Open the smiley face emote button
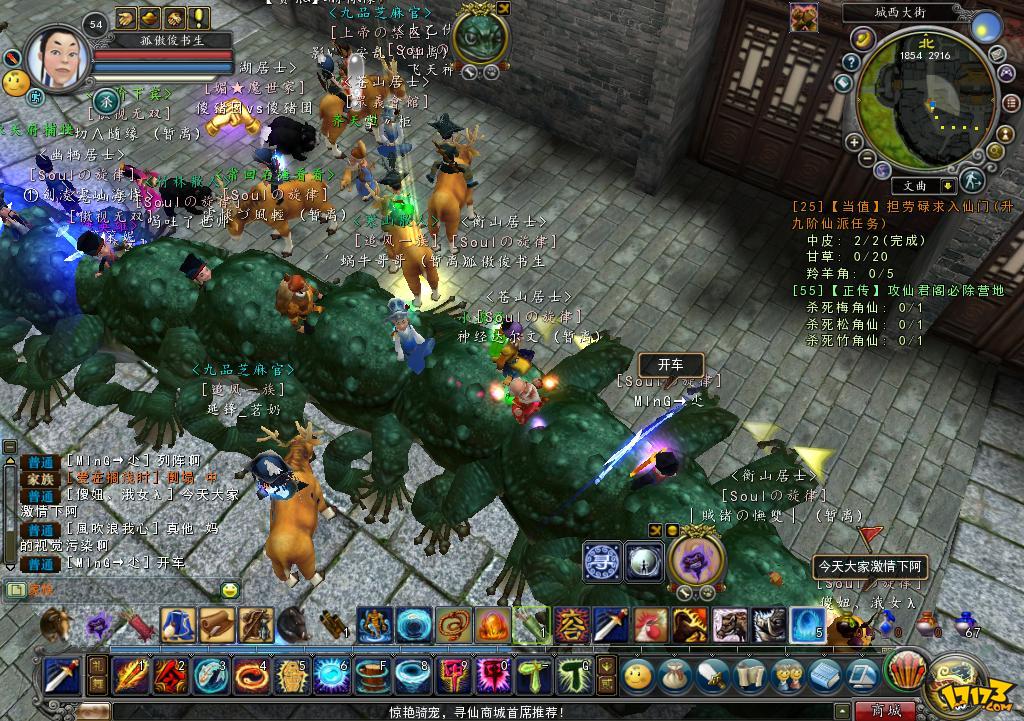1024x721 pixels. (636, 676)
